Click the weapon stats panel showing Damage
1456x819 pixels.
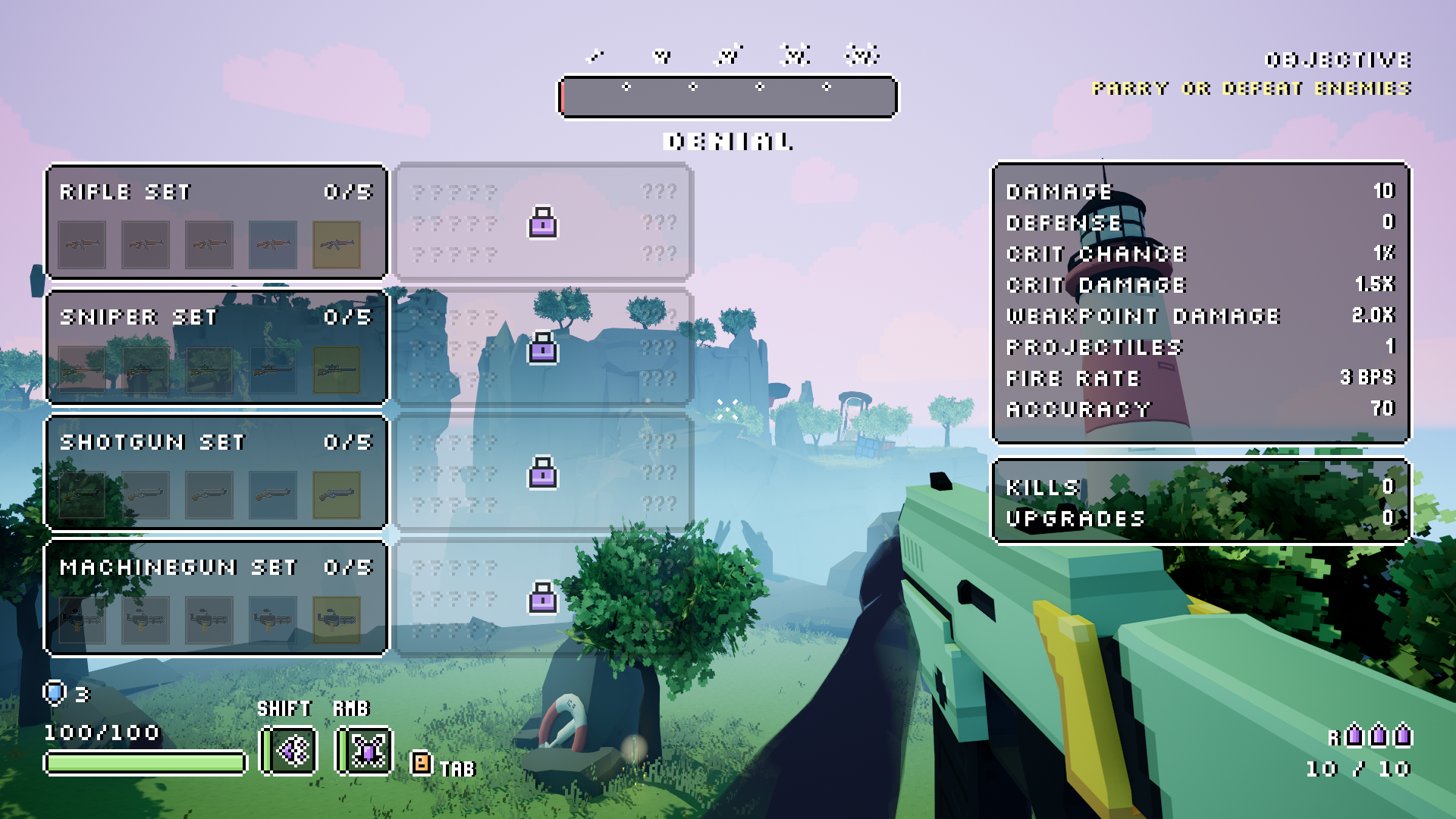tap(1200, 302)
